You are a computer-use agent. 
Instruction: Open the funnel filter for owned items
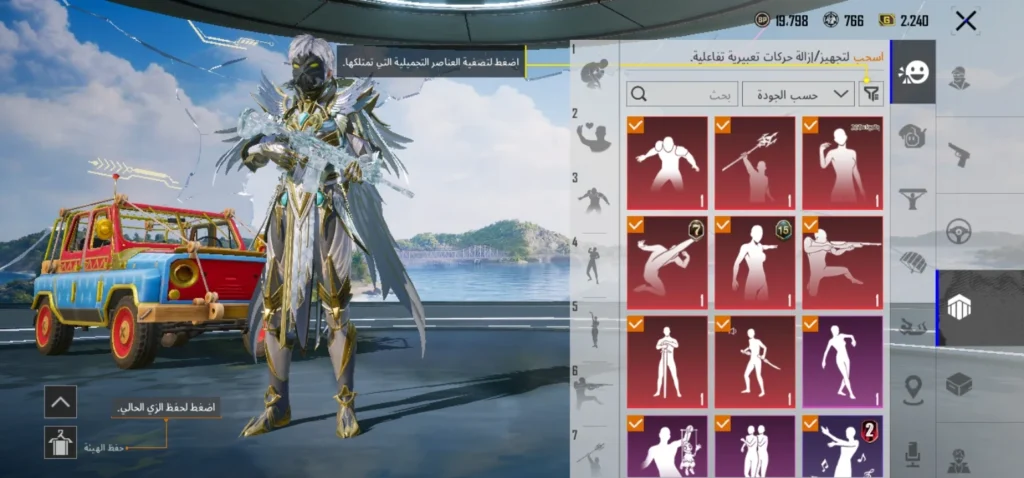(x=872, y=94)
